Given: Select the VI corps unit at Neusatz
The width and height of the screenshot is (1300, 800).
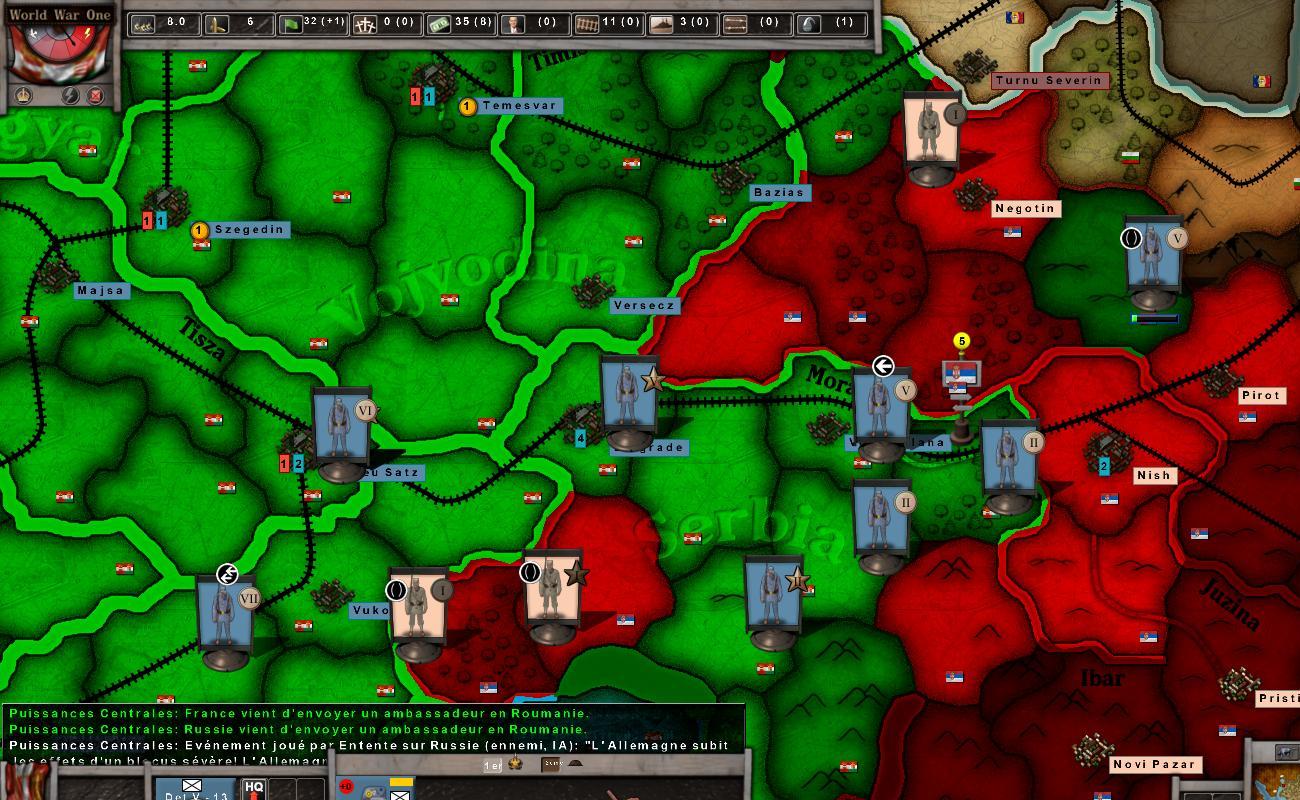Looking at the screenshot, I should (x=341, y=431).
